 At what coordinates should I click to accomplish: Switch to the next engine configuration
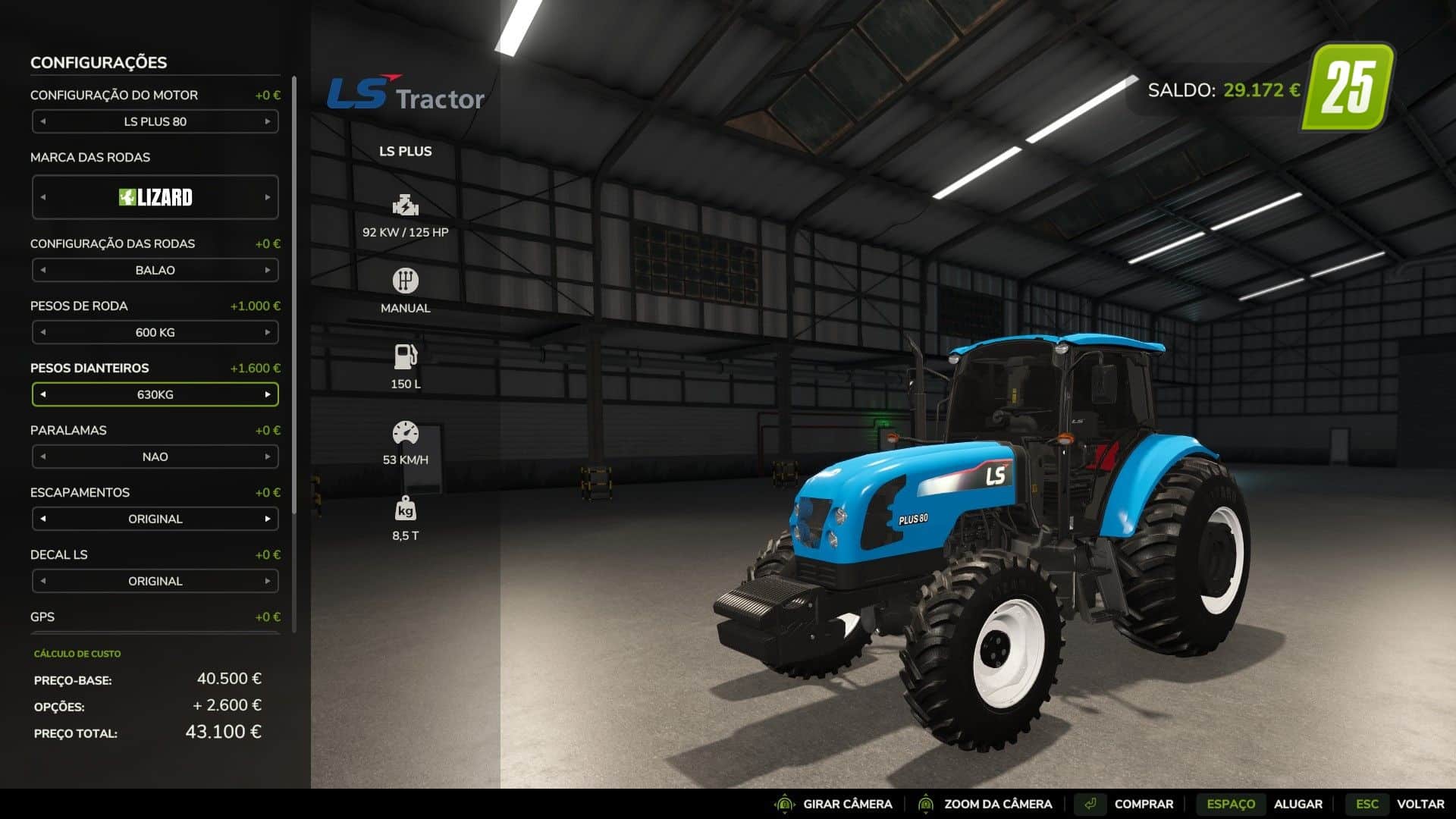coord(268,121)
